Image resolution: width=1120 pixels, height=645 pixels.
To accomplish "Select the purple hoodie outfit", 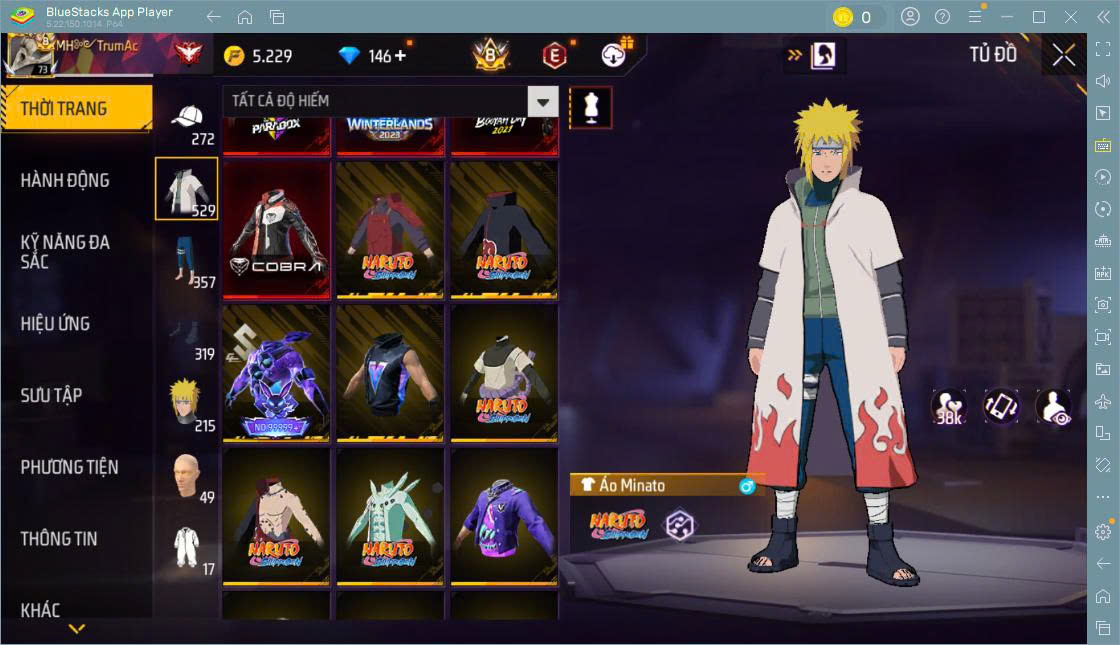I will coord(504,516).
